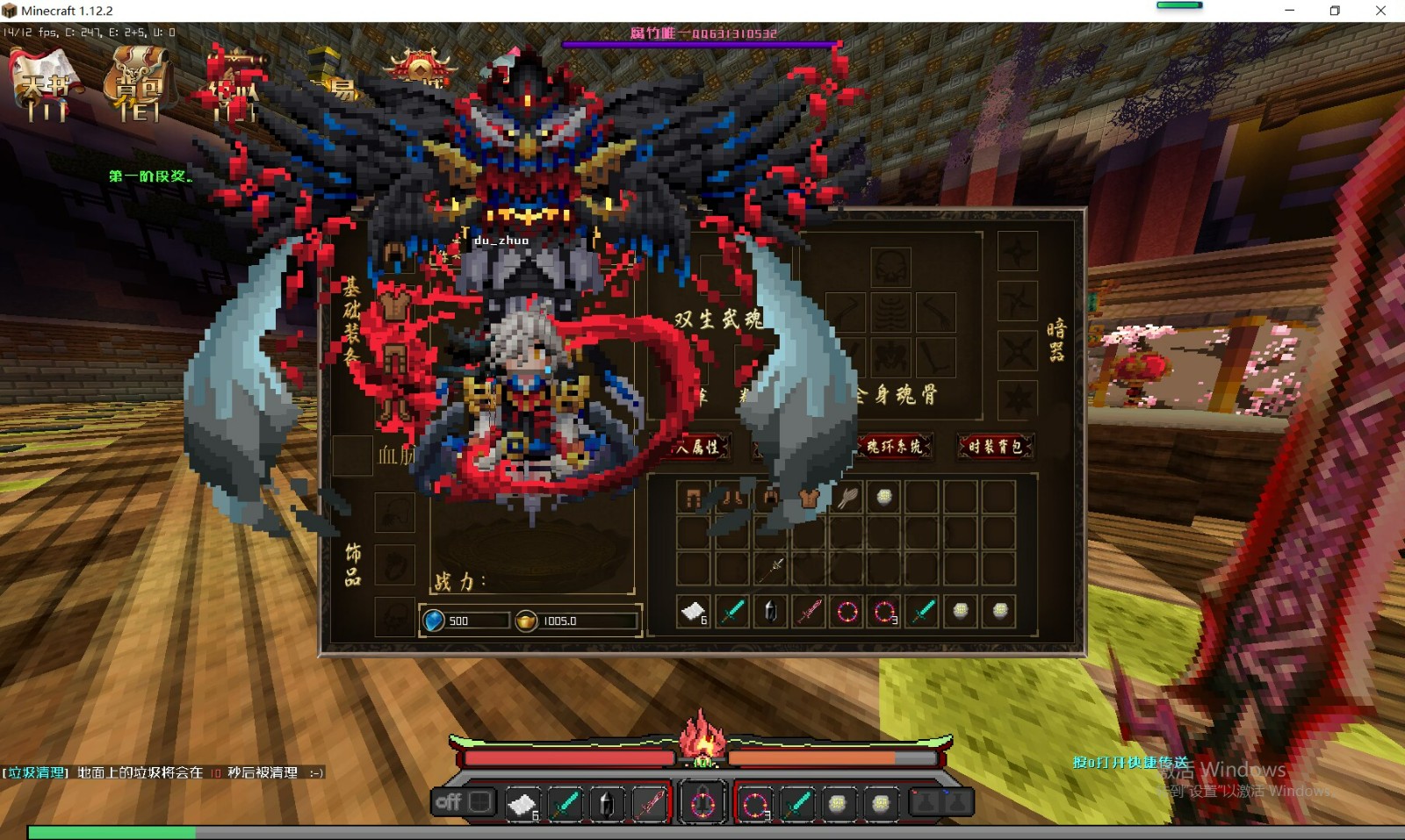Open the 商城 shop icon

pos(421,70)
